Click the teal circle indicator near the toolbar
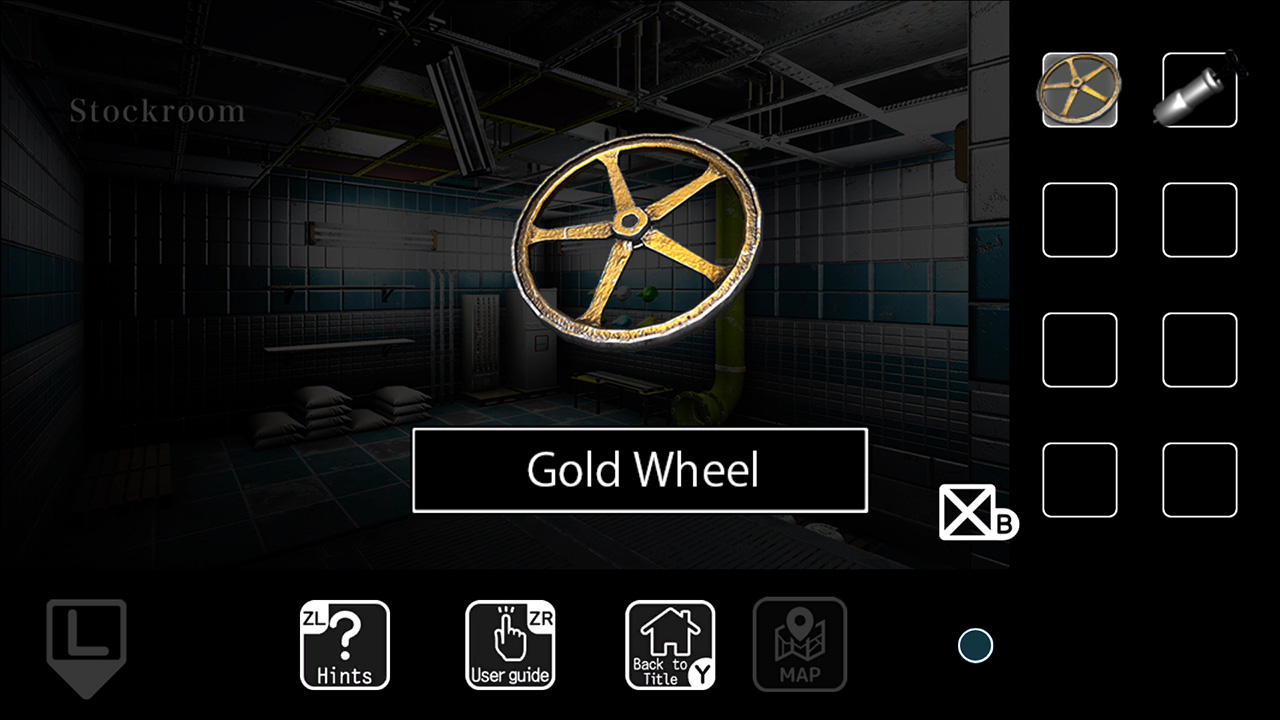 click(x=975, y=645)
